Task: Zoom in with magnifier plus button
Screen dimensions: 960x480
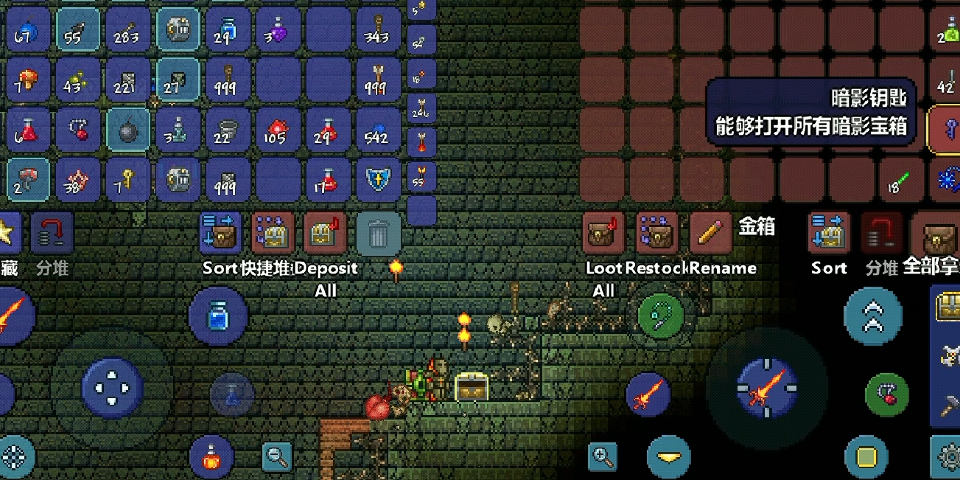Action: coord(603,457)
